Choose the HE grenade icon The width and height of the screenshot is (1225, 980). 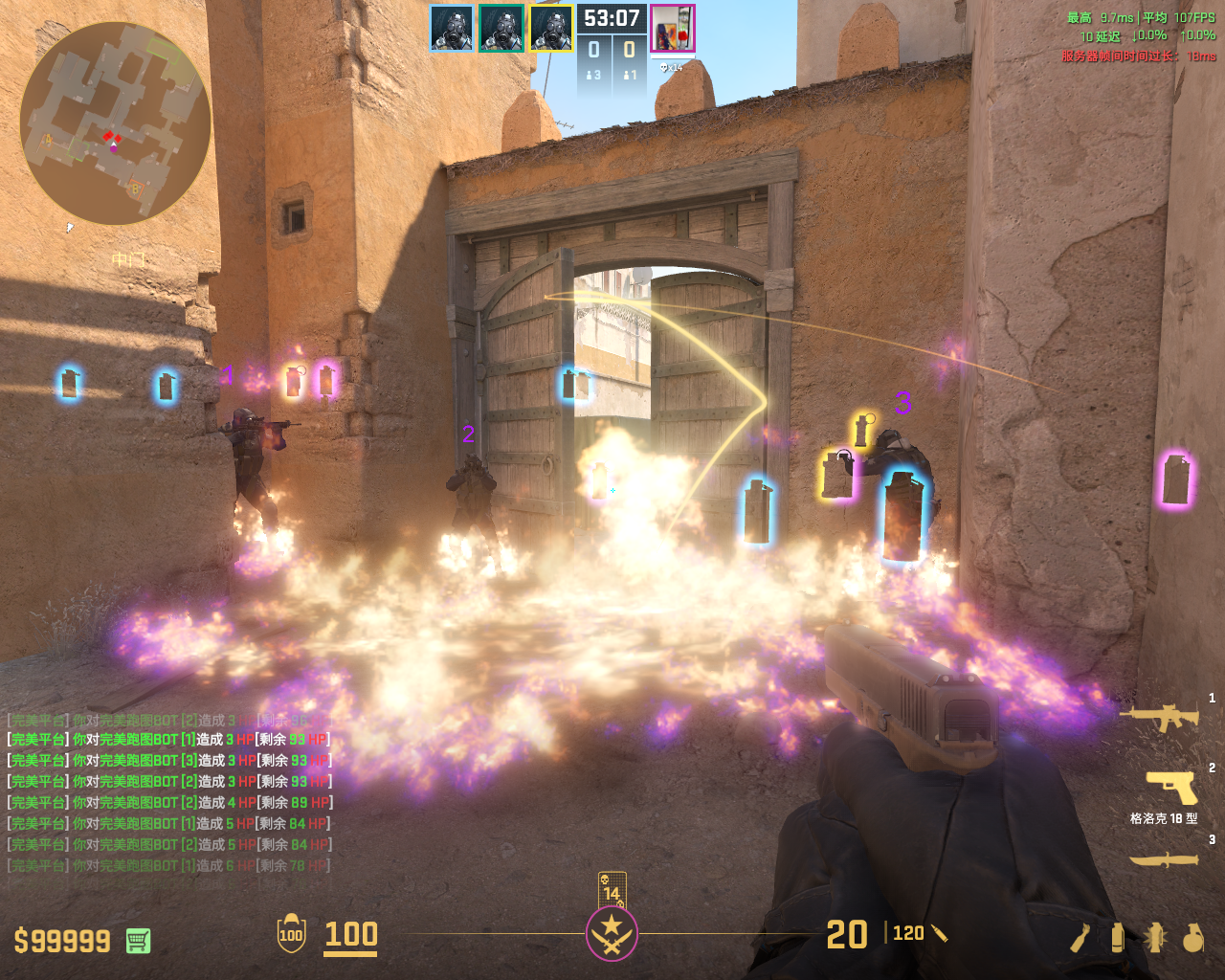[1192, 938]
